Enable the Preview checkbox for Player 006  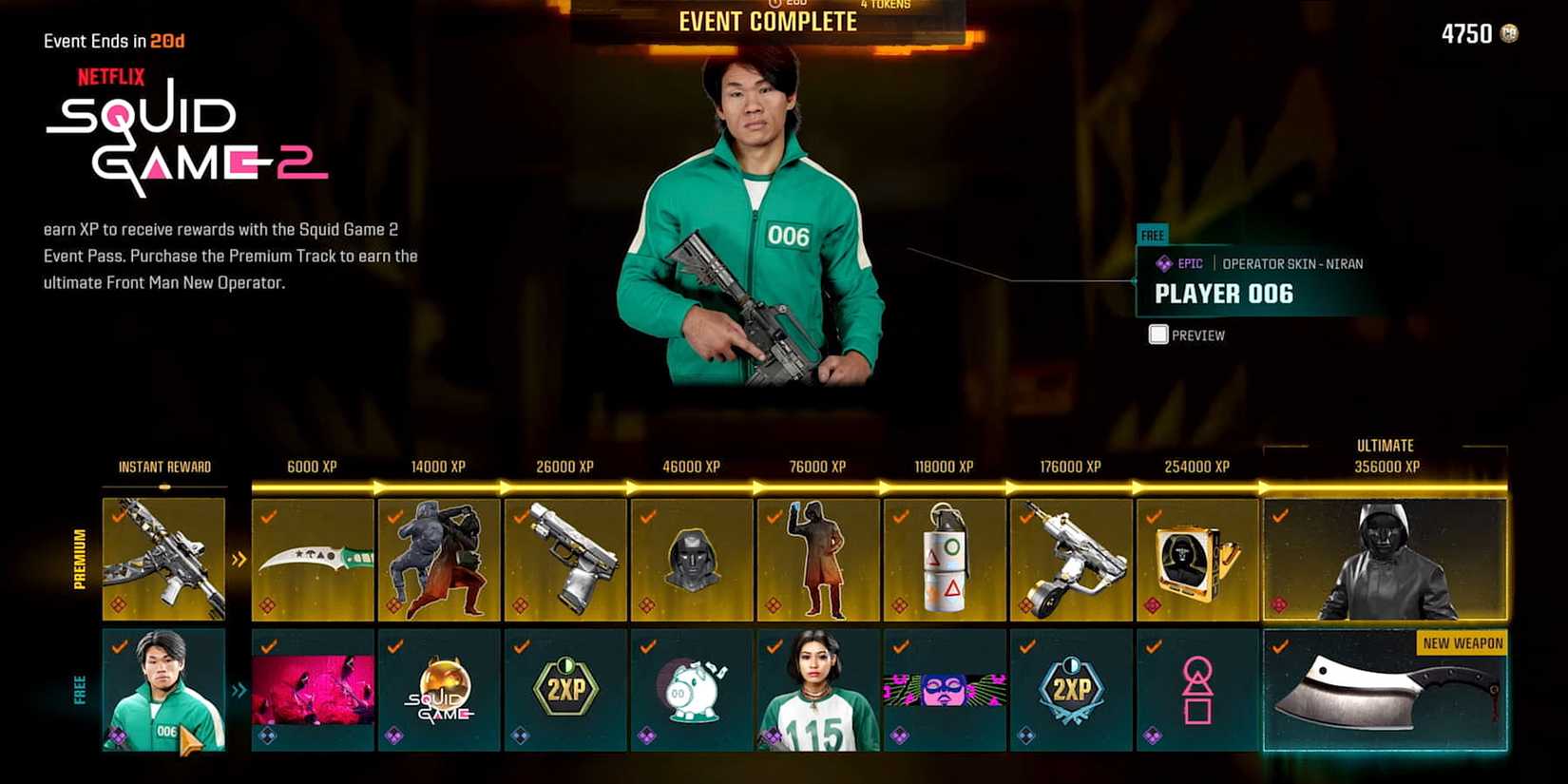[1157, 335]
